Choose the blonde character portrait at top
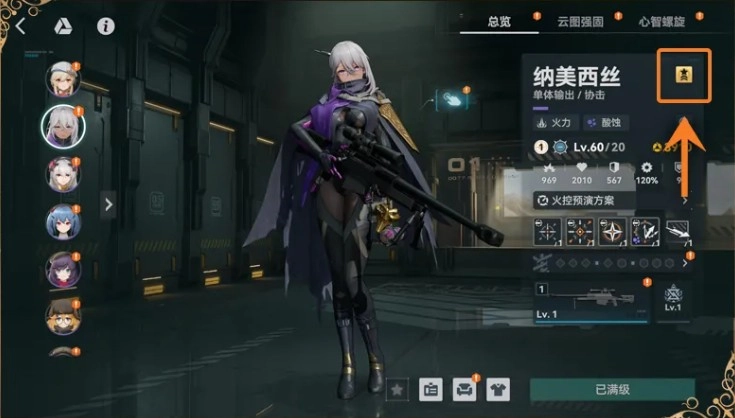Screen dimensions: 735x418 pos(62,78)
